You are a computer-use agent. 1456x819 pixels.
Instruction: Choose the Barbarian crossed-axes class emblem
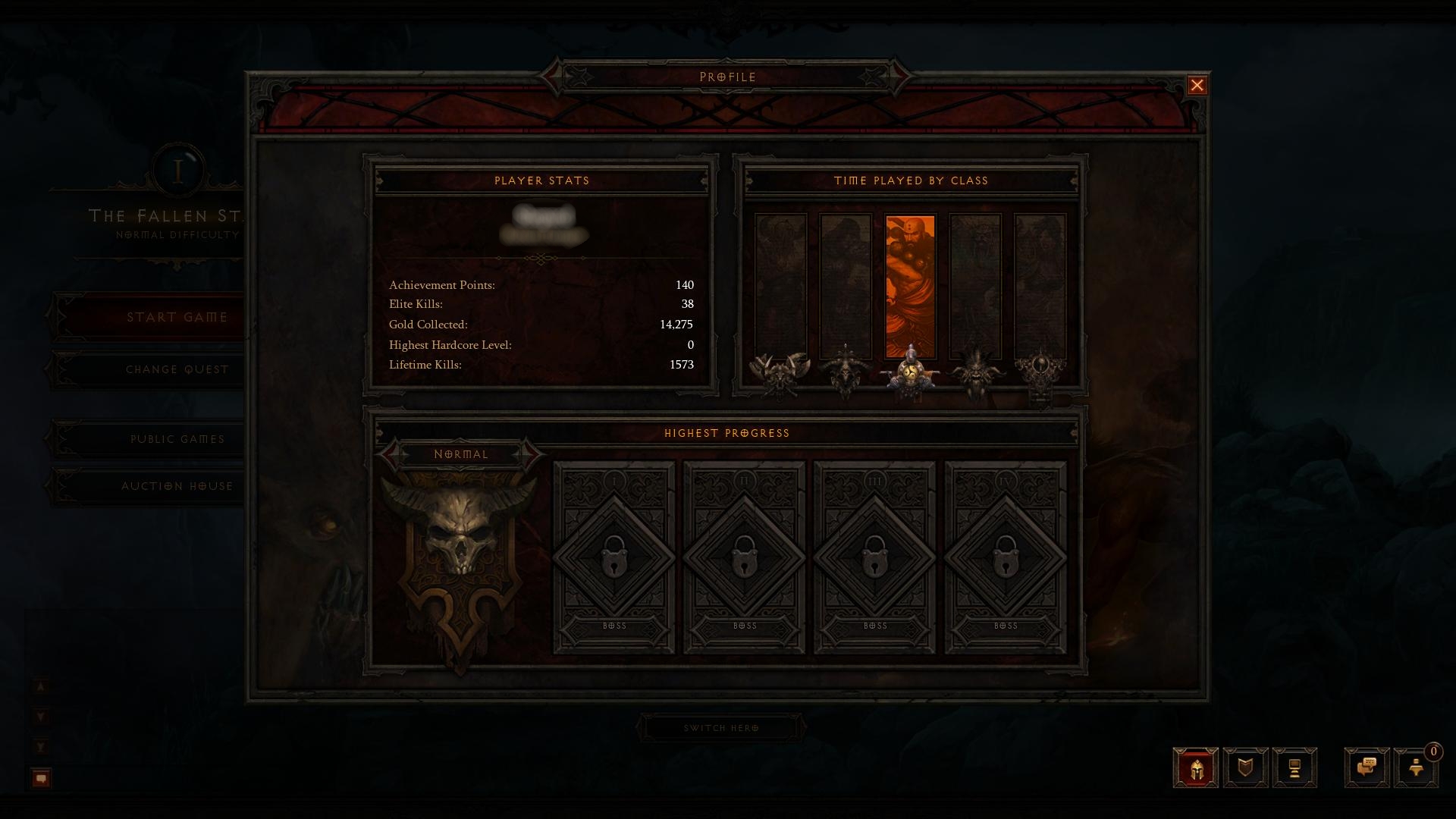click(x=780, y=372)
